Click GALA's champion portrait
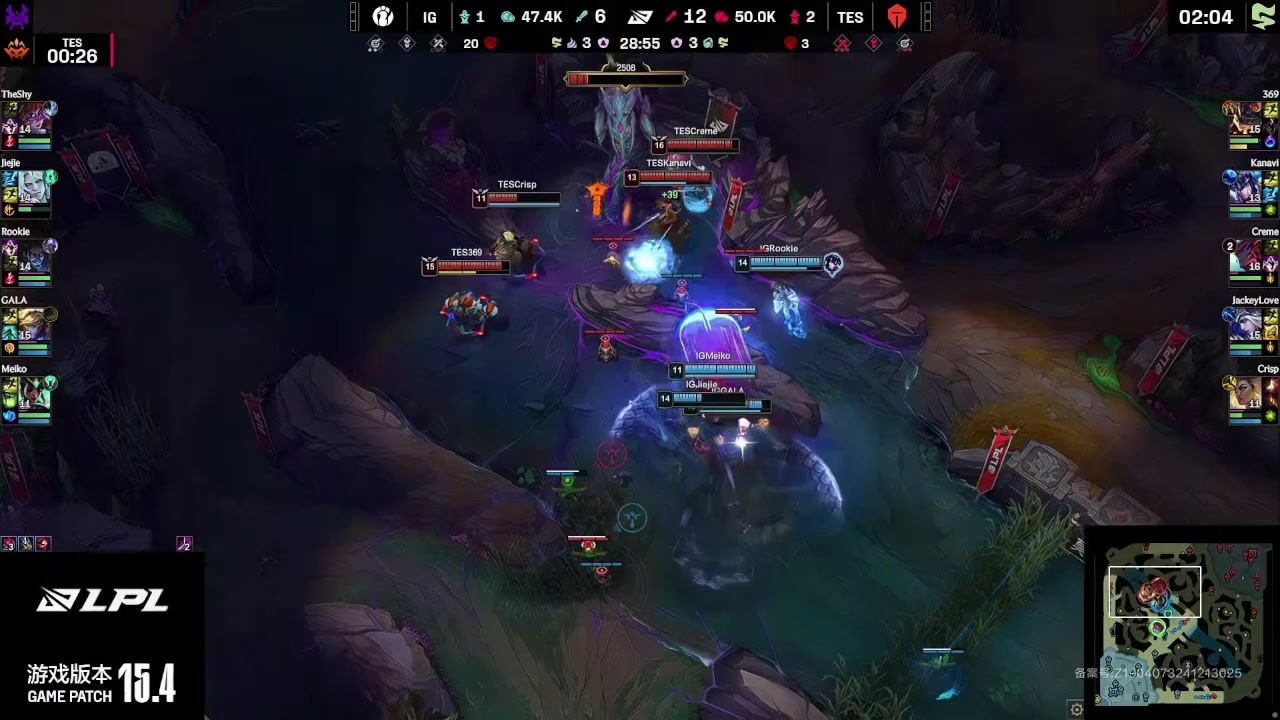 pyautogui.click(x=34, y=325)
